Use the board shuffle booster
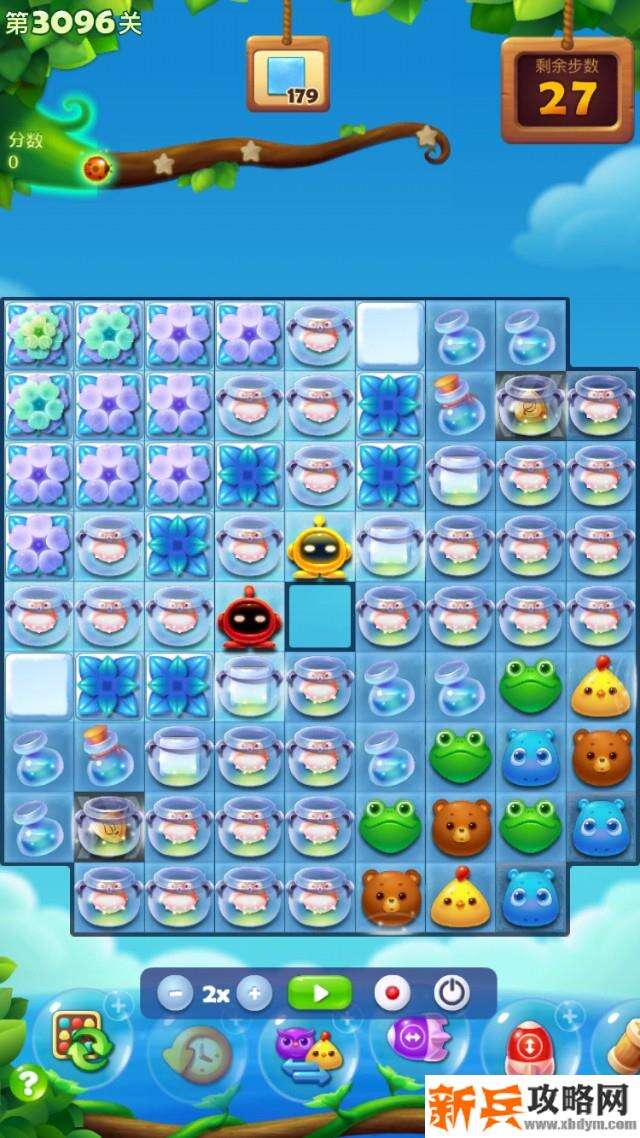Image resolution: width=640 pixels, height=1138 pixels. click(x=78, y=1040)
